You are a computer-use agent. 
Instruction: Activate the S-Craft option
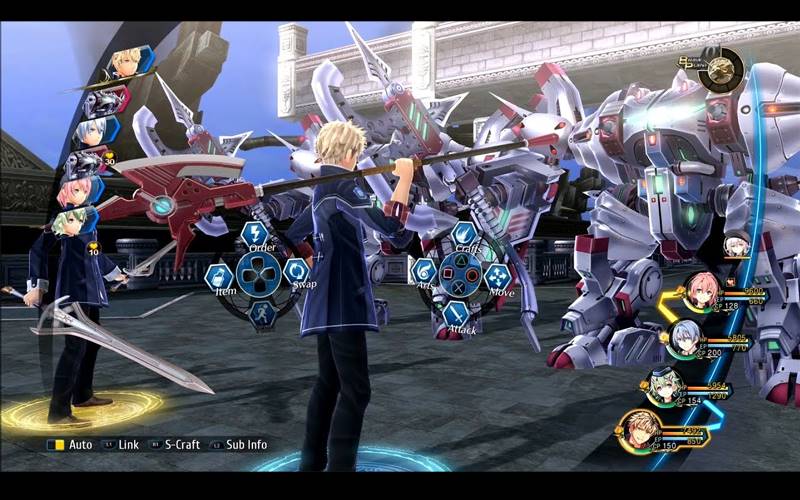pos(176,444)
